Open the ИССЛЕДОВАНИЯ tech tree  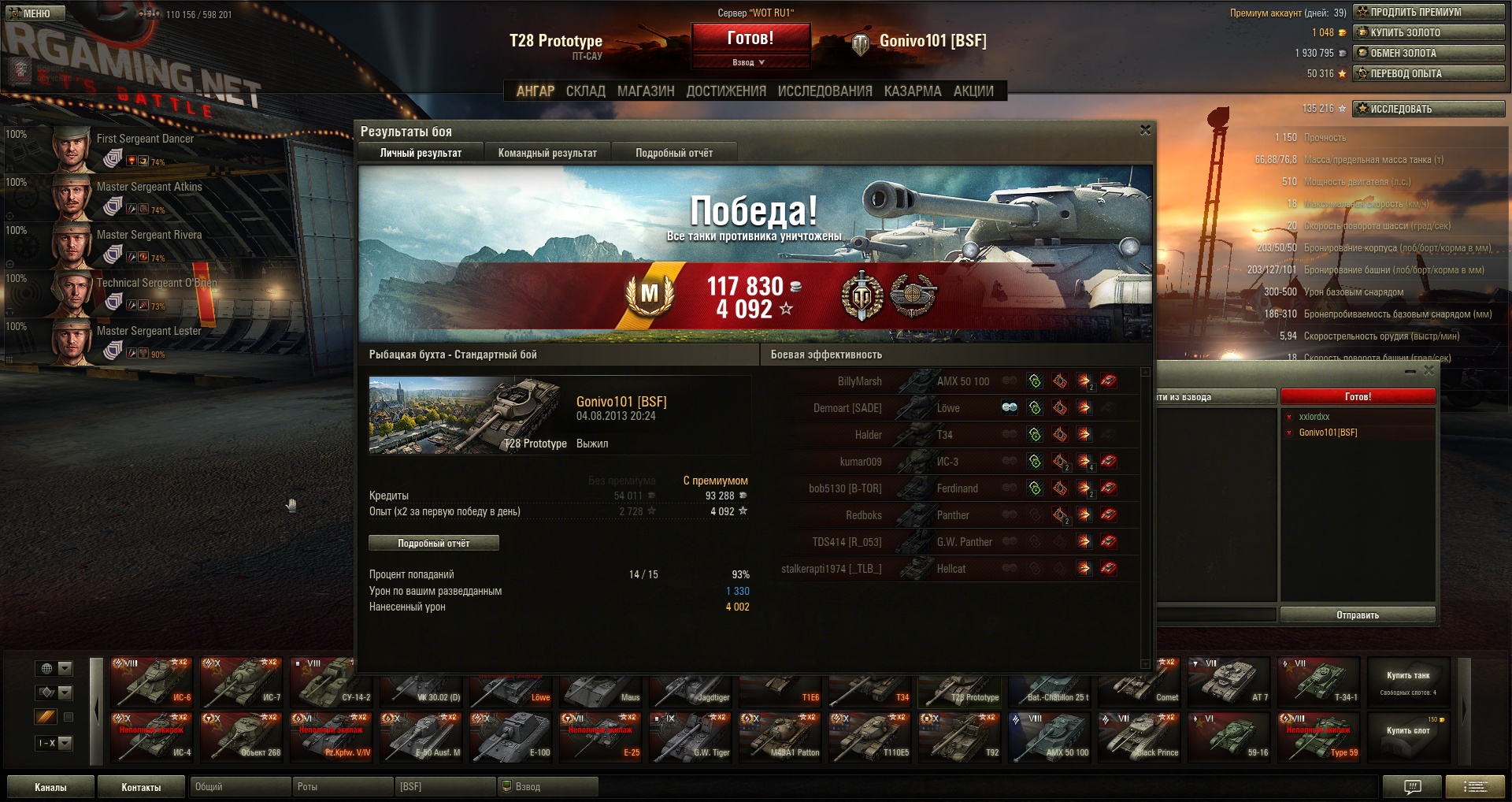coord(825,91)
